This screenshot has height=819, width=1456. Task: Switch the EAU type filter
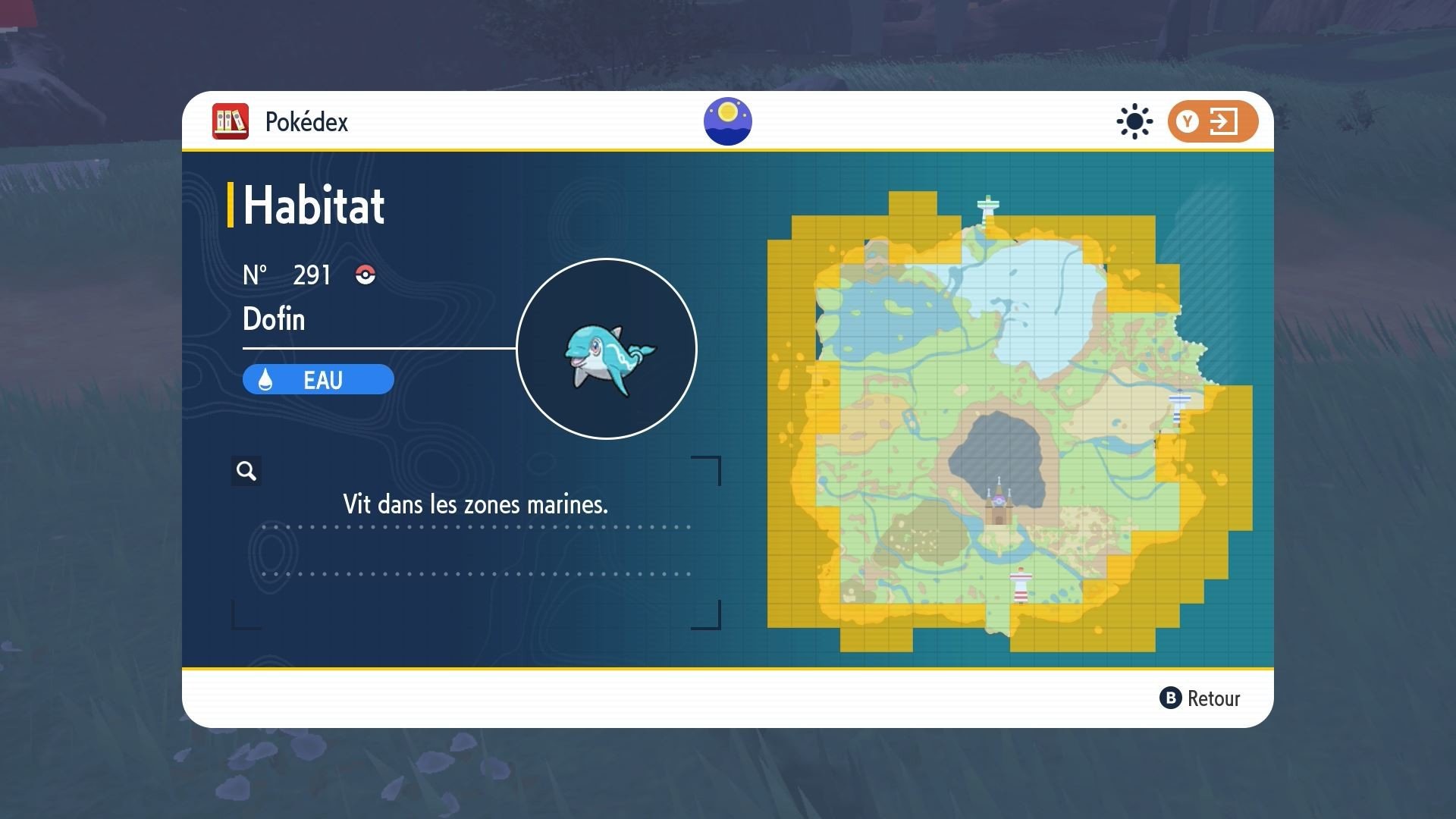click(x=318, y=379)
